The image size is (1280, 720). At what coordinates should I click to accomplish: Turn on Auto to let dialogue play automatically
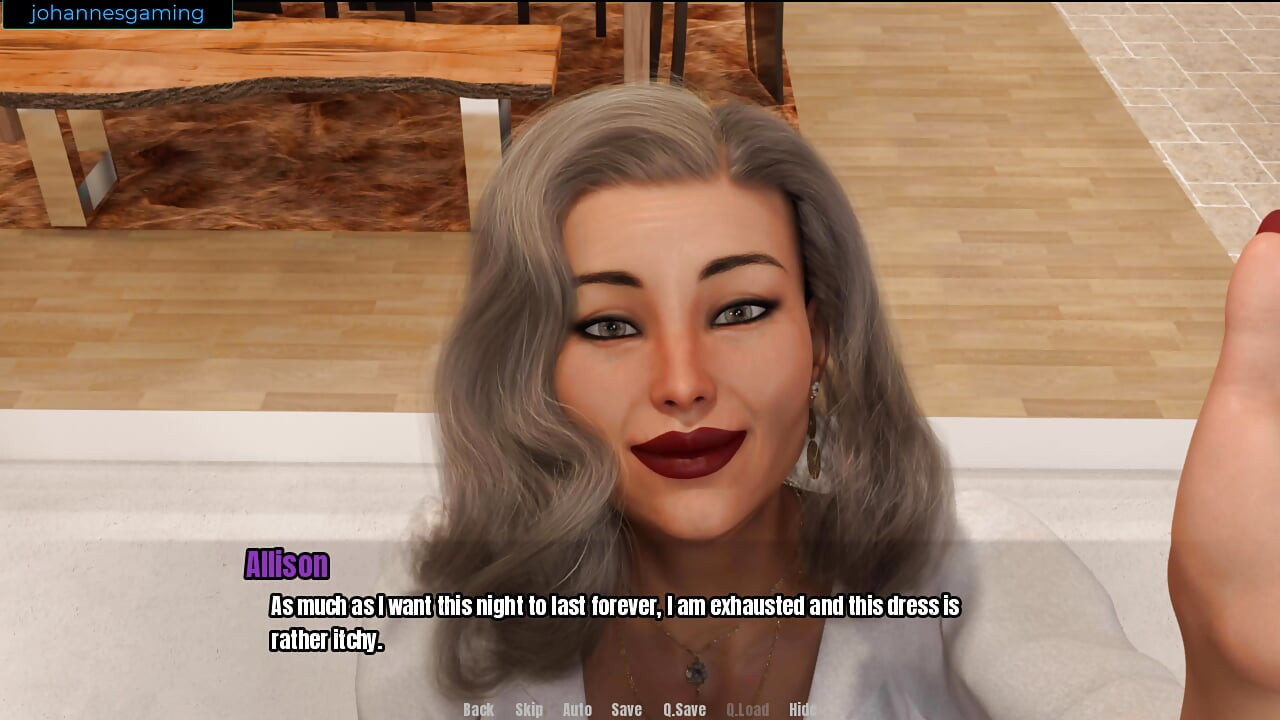pos(578,709)
